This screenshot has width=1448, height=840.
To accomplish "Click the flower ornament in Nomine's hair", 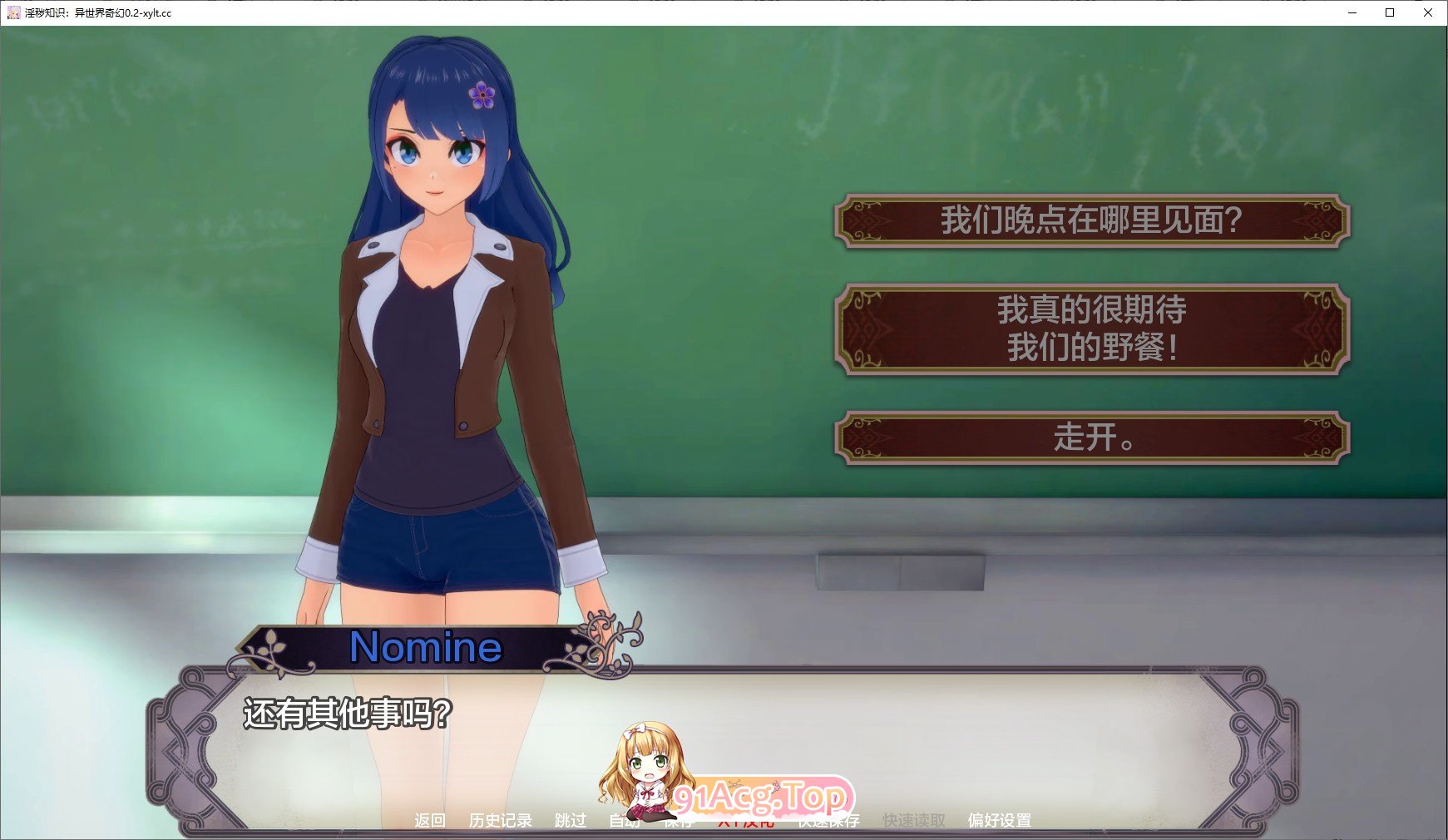I will 481,94.
